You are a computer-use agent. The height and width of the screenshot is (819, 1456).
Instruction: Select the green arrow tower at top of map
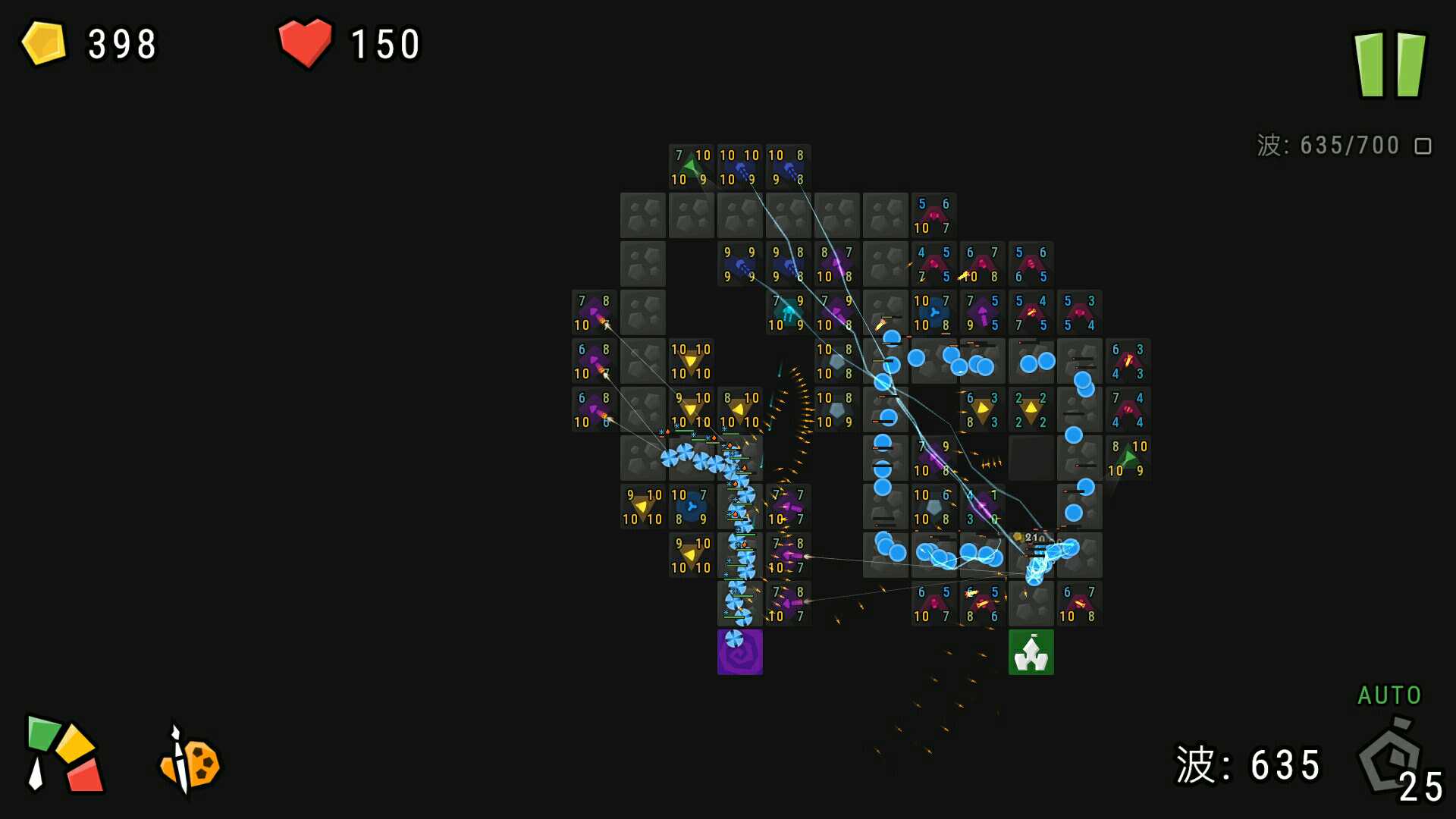[x=691, y=167]
